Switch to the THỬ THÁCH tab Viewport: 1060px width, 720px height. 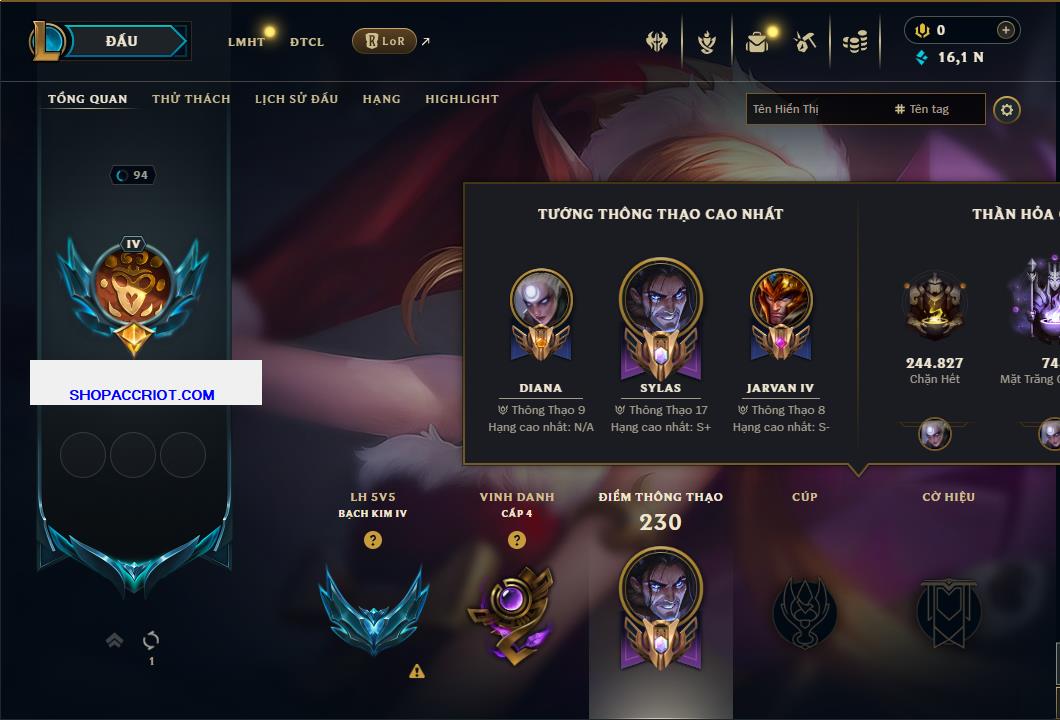[191, 99]
